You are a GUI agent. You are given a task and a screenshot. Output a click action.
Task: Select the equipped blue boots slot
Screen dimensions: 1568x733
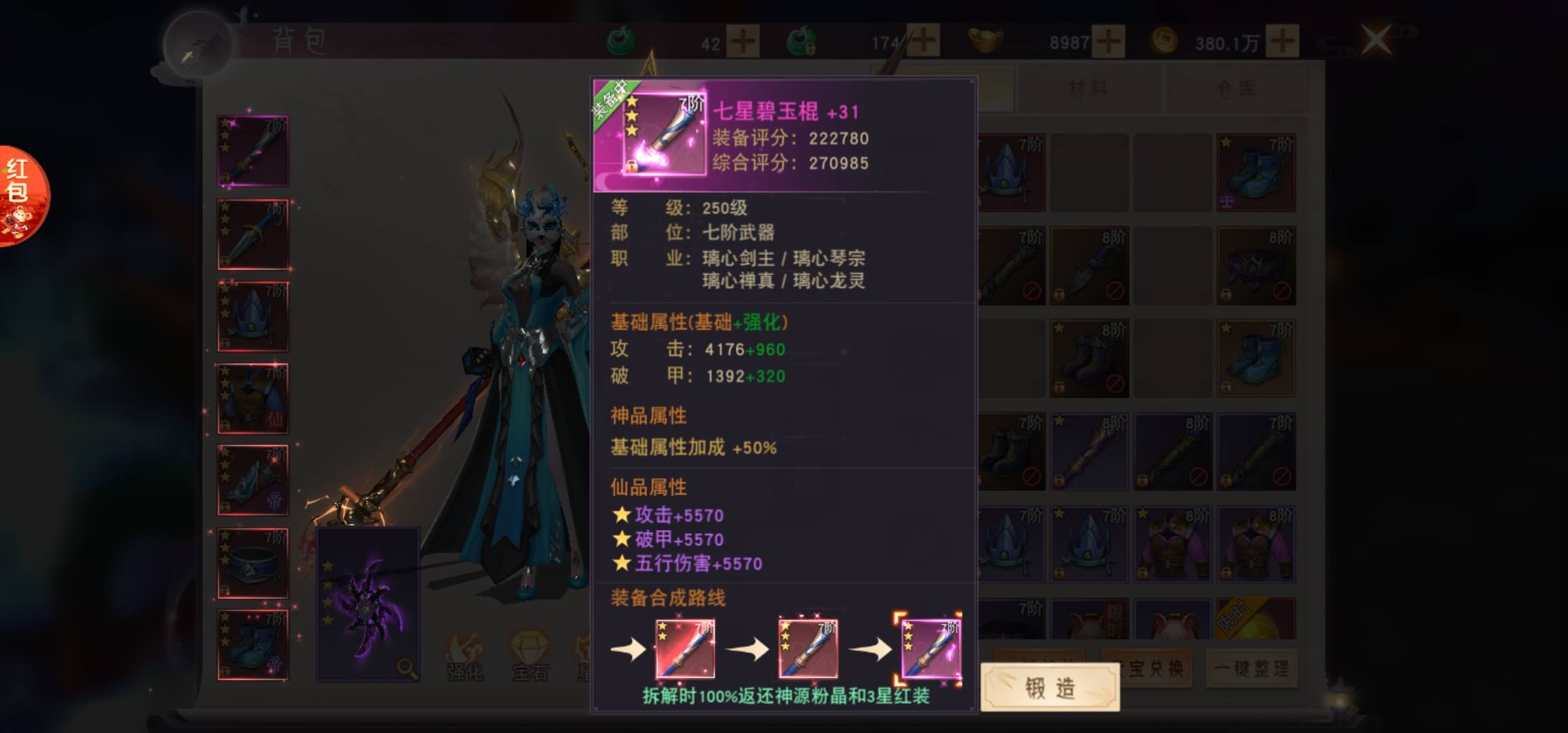pyautogui.click(x=253, y=645)
